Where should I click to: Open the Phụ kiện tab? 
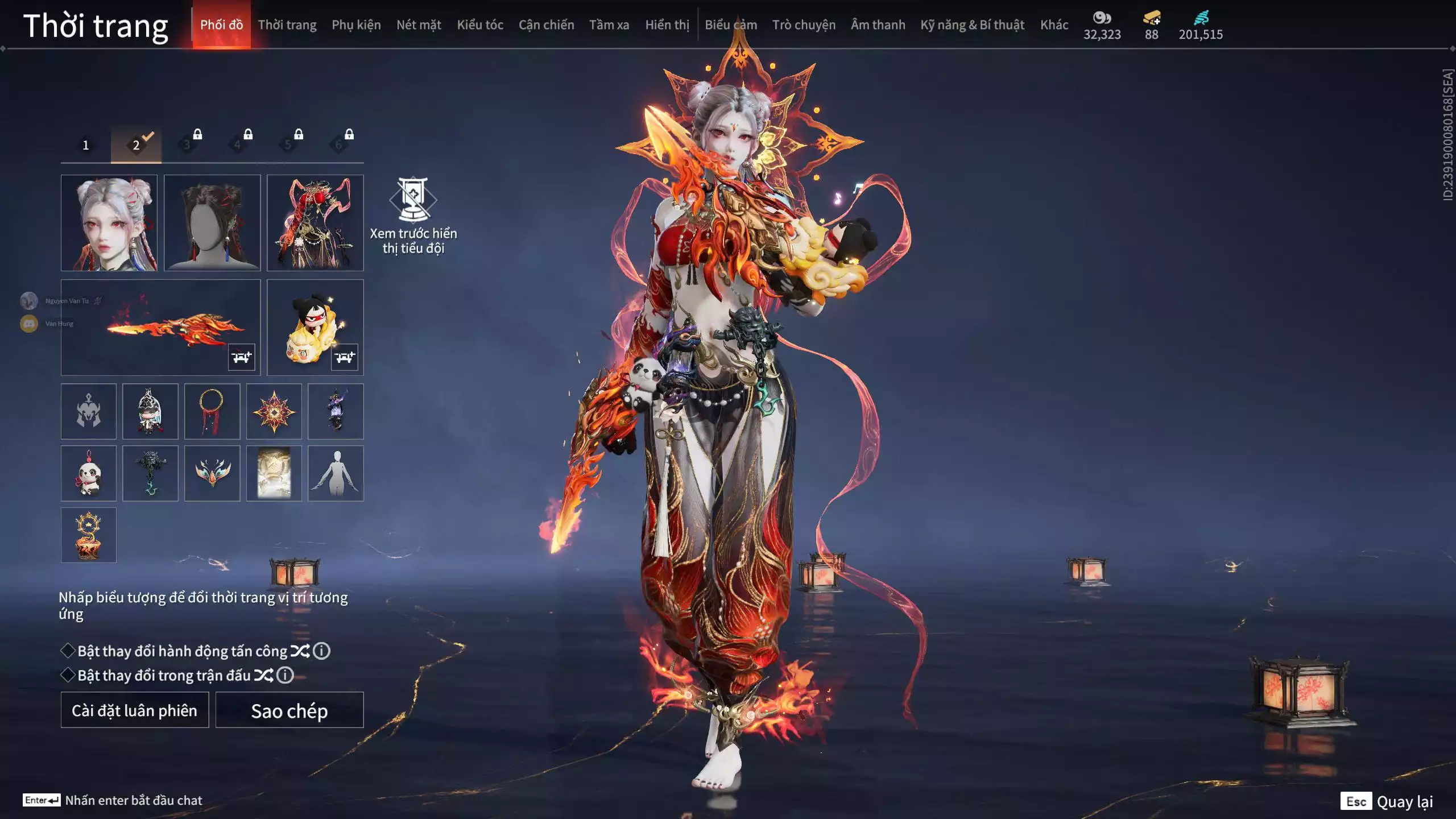[355, 24]
